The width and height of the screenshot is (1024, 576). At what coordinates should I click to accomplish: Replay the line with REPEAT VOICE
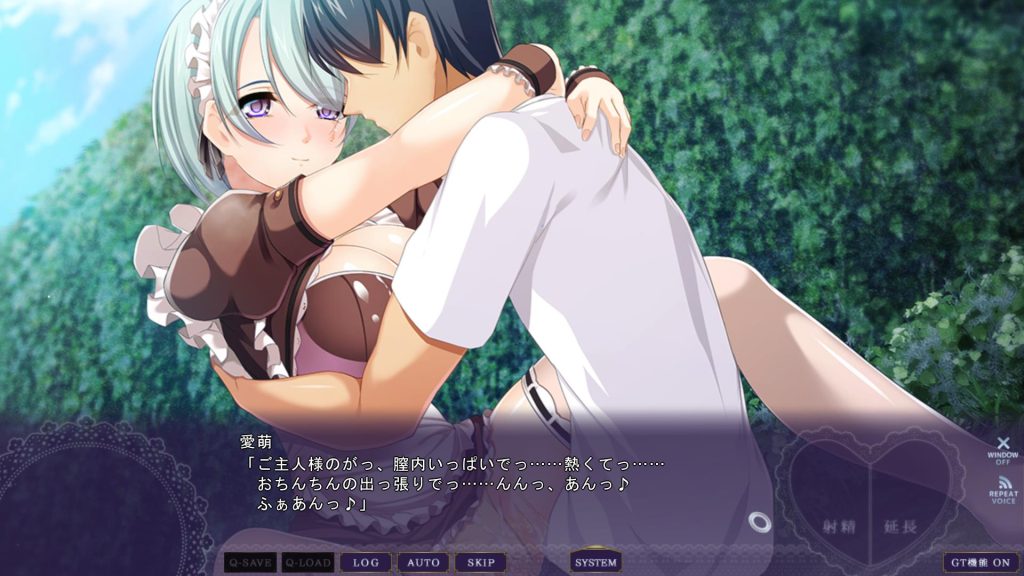tap(1003, 490)
